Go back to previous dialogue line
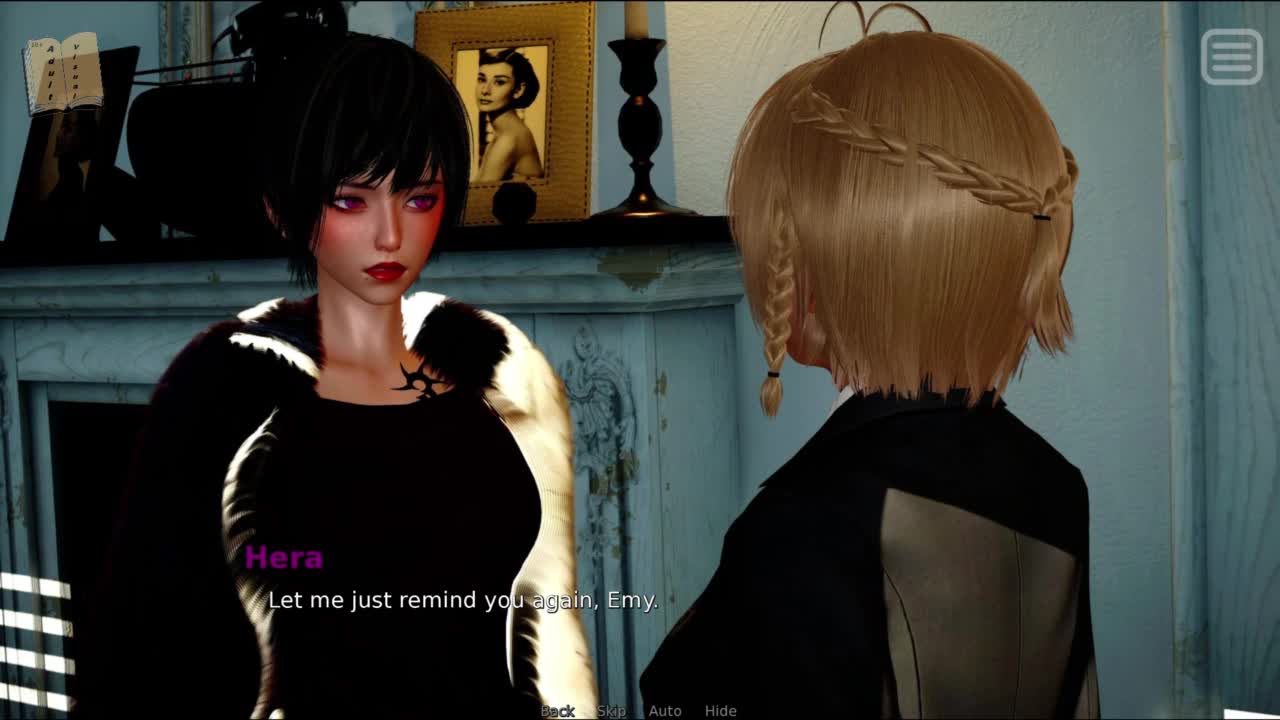 (x=558, y=711)
